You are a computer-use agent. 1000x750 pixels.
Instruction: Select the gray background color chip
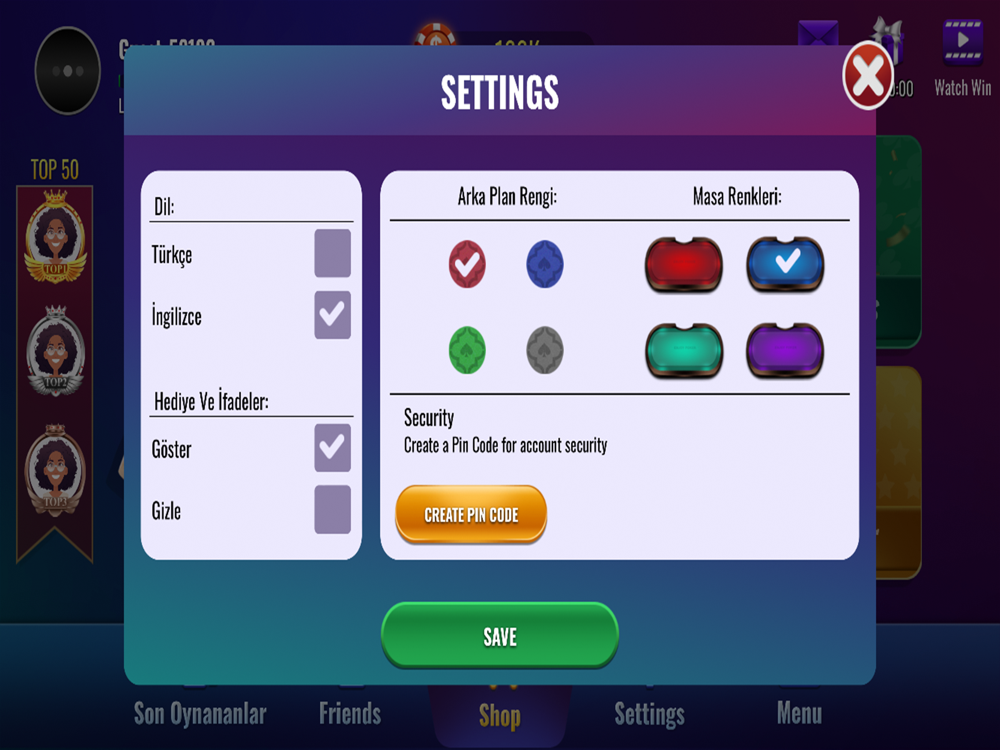click(x=545, y=350)
